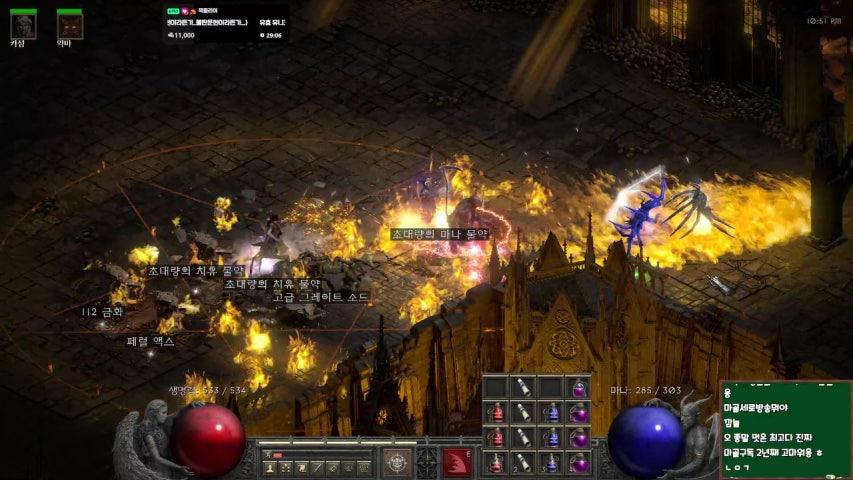The height and width of the screenshot is (480, 853).
Task: Collect the 112 금화 gold label
Action: pyautogui.click(x=102, y=312)
